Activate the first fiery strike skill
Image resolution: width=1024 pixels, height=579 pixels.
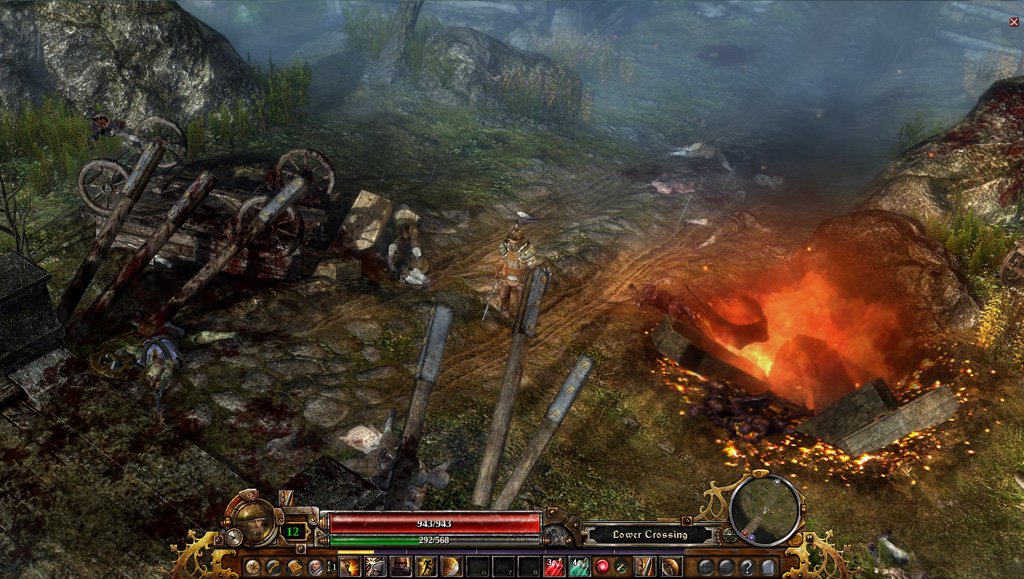(x=350, y=567)
